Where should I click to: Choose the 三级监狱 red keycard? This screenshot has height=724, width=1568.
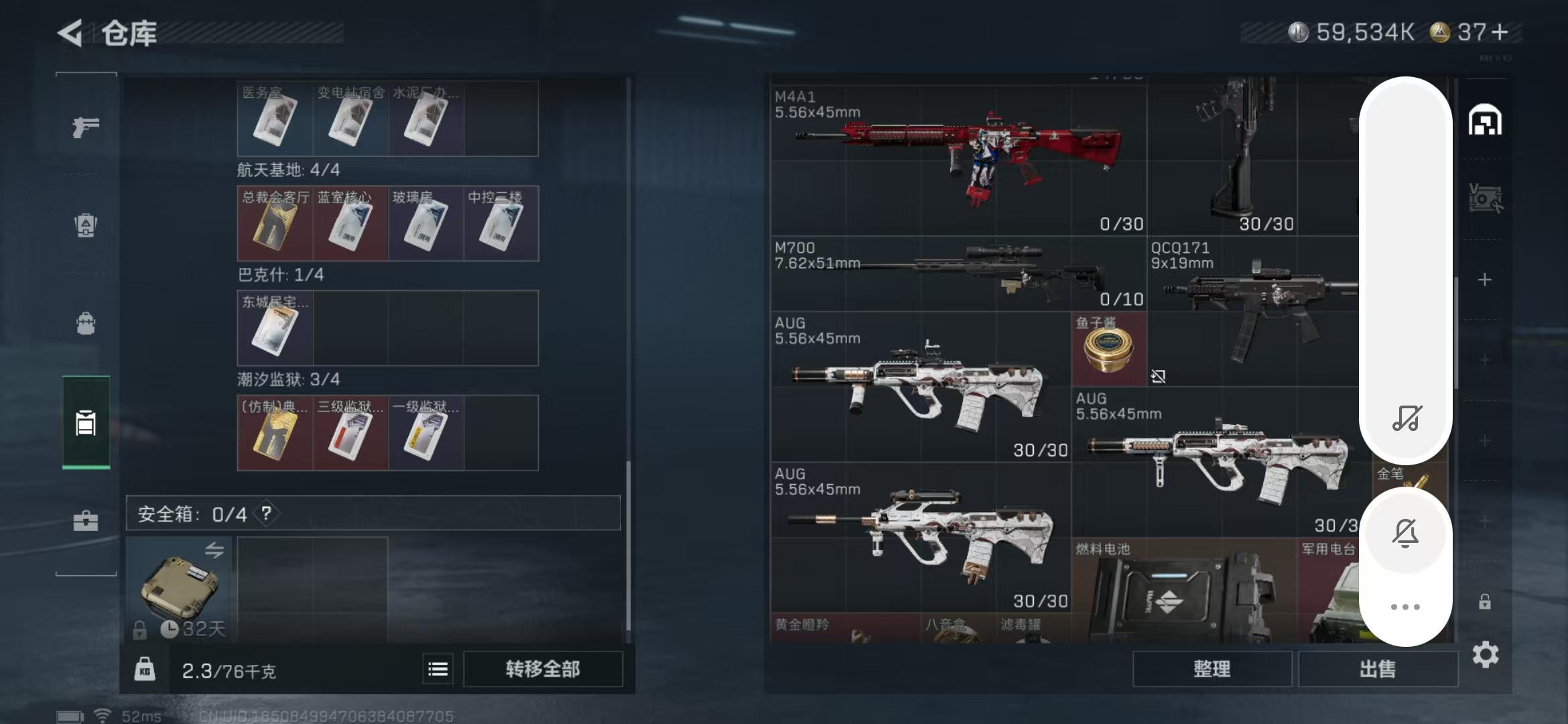[x=350, y=433]
